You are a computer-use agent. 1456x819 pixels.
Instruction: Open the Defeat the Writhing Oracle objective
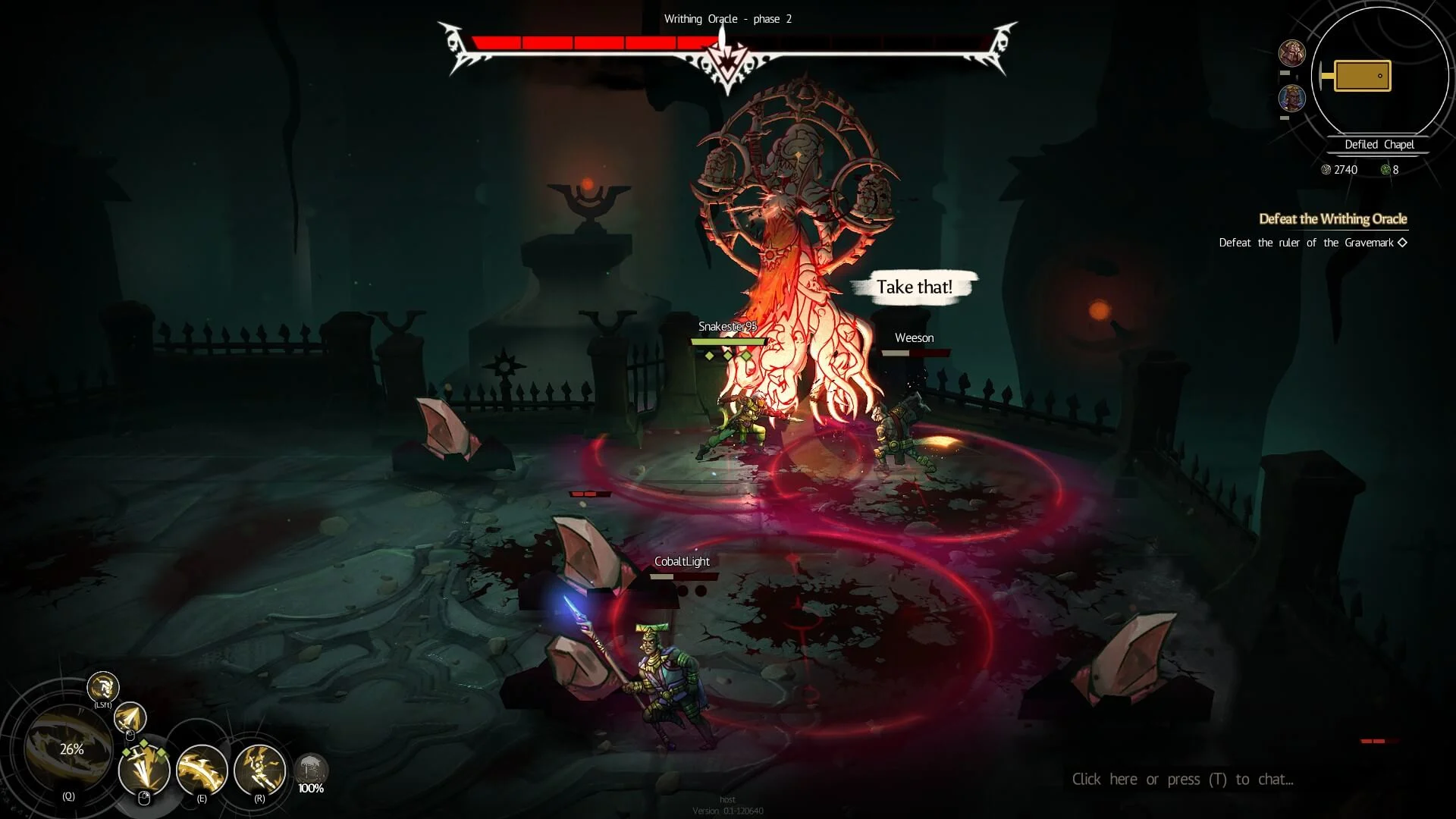click(x=1332, y=219)
